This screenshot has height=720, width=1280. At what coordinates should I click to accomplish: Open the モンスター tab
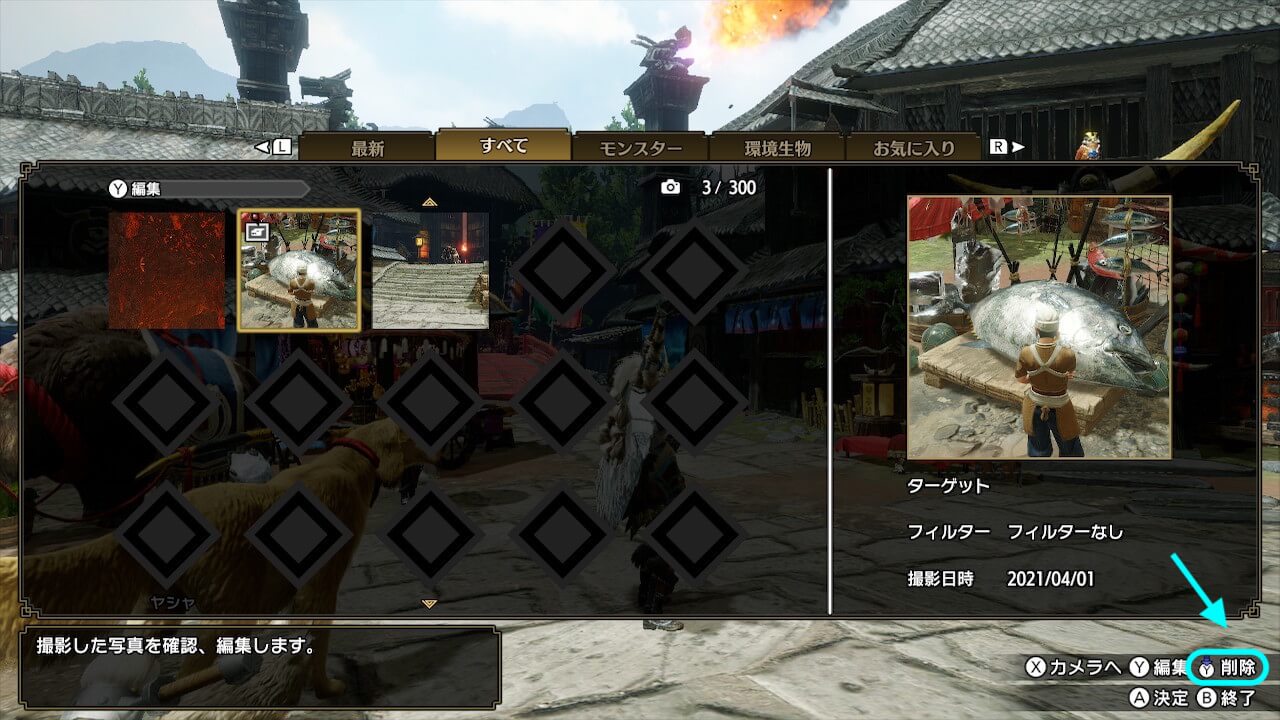tap(640, 148)
